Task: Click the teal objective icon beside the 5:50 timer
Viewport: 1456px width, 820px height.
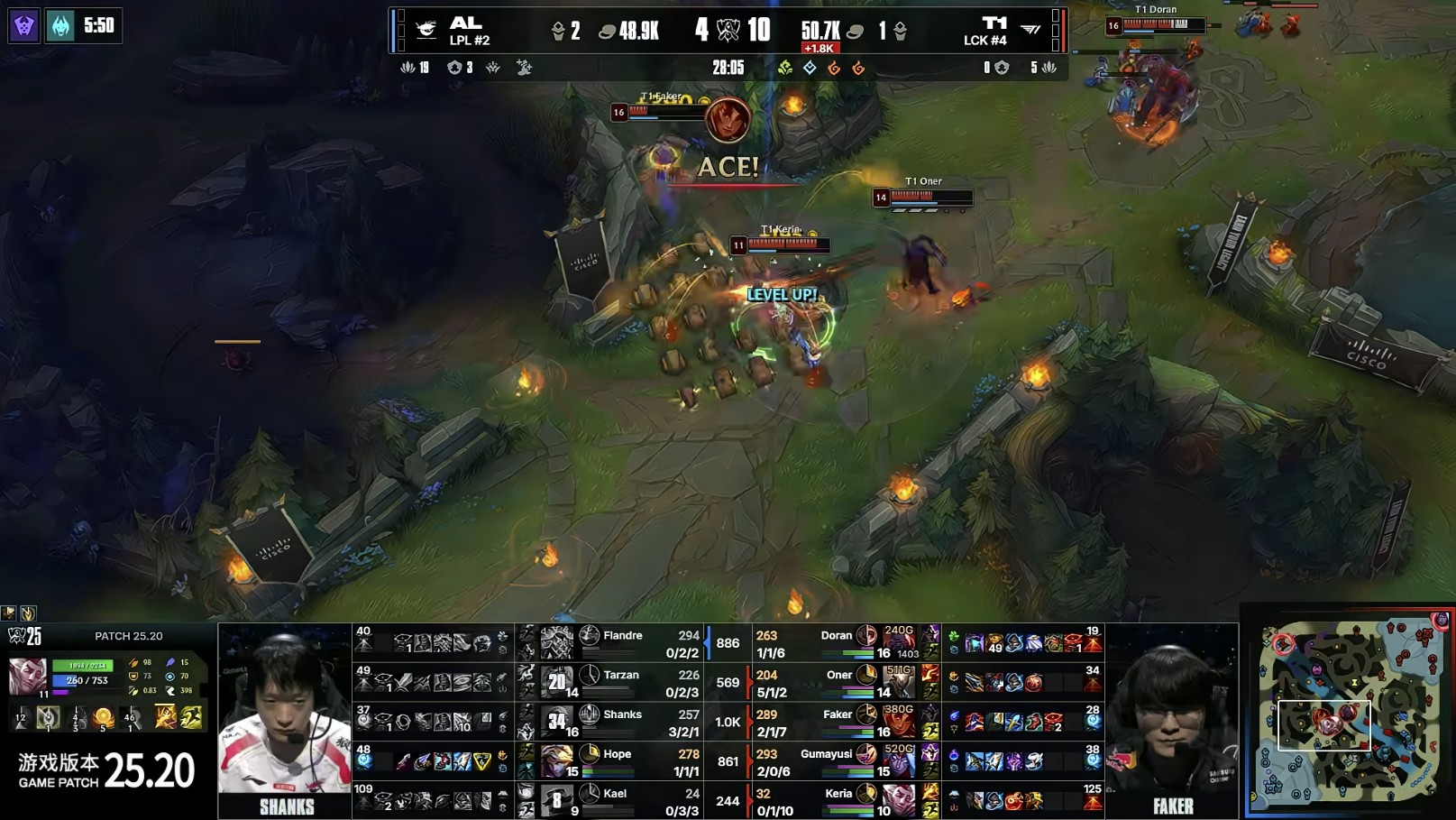Action: [60, 25]
